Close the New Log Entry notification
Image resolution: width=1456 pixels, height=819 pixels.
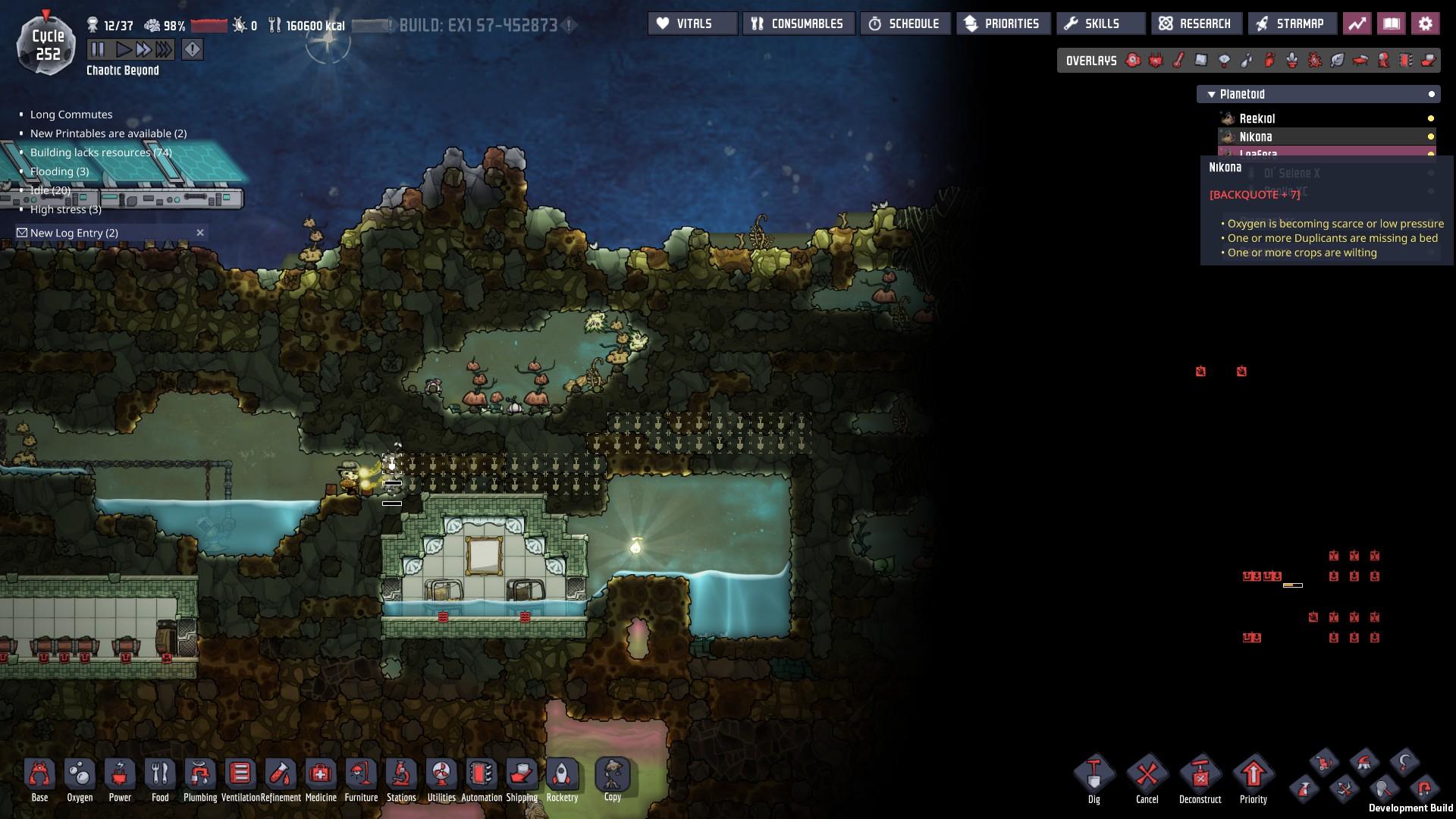pyautogui.click(x=200, y=233)
